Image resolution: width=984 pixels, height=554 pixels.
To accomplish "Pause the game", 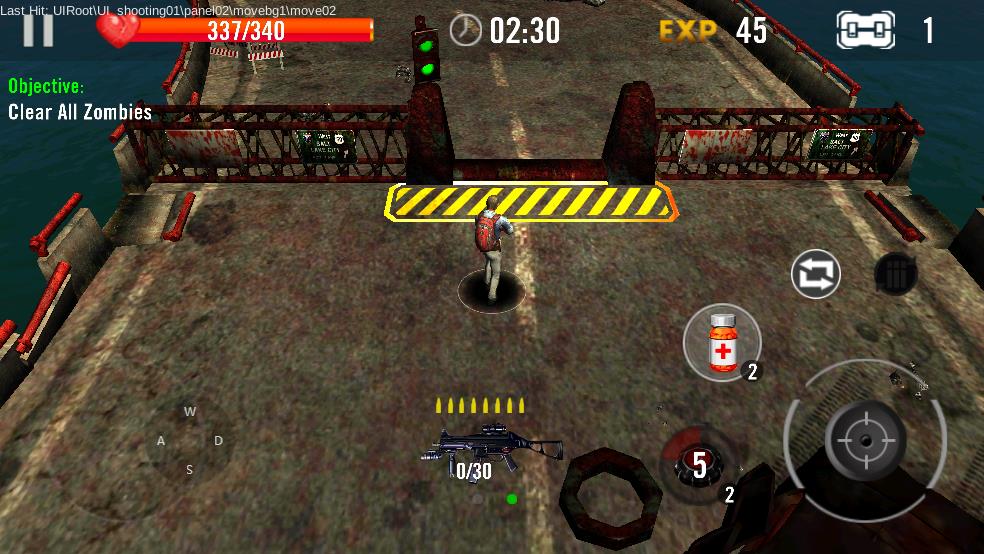I will (38, 30).
